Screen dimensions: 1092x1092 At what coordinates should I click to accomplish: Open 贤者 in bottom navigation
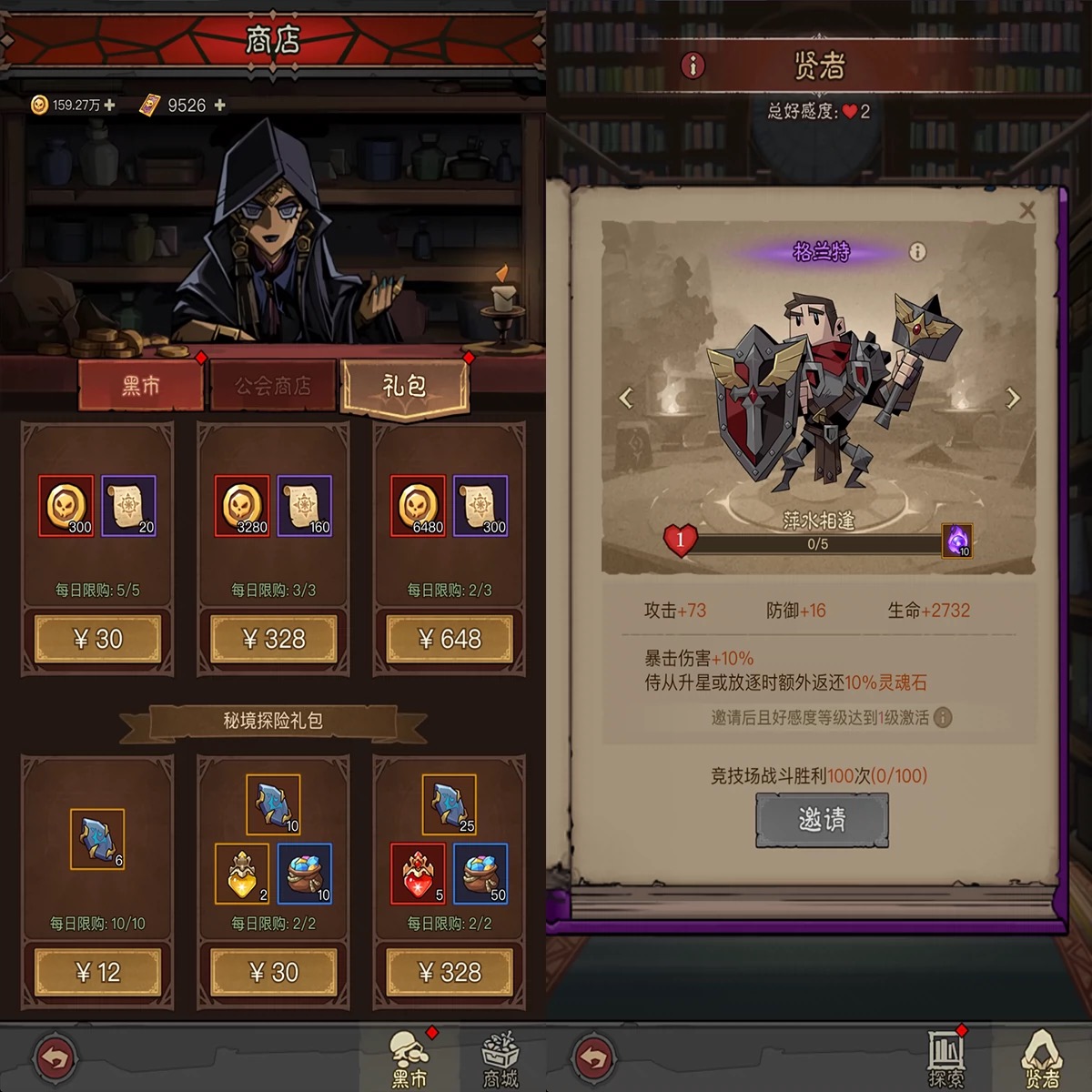1042,1060
